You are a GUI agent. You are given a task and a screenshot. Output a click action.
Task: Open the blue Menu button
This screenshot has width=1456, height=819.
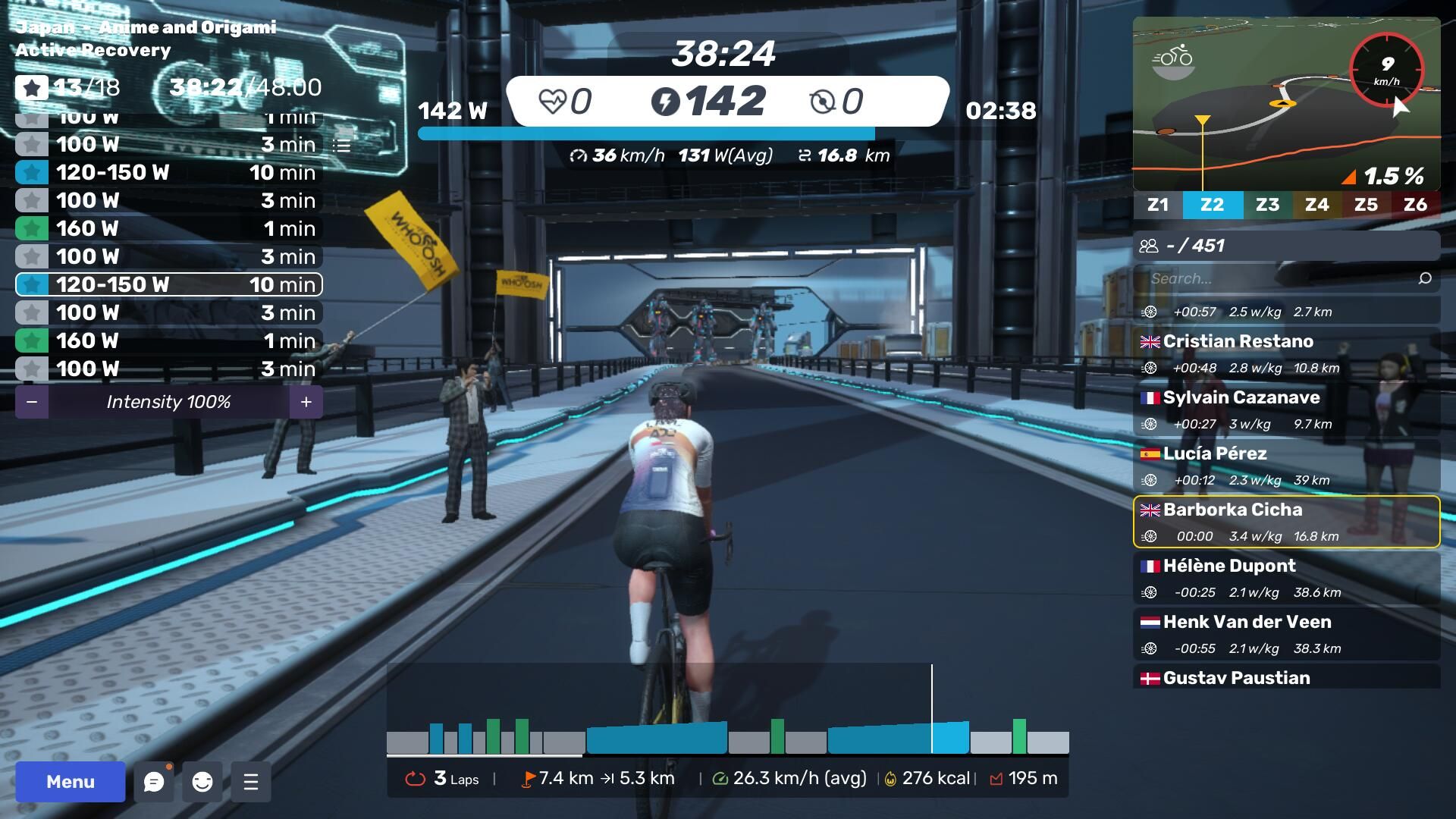pyautogui.click(x=70, y=782)
